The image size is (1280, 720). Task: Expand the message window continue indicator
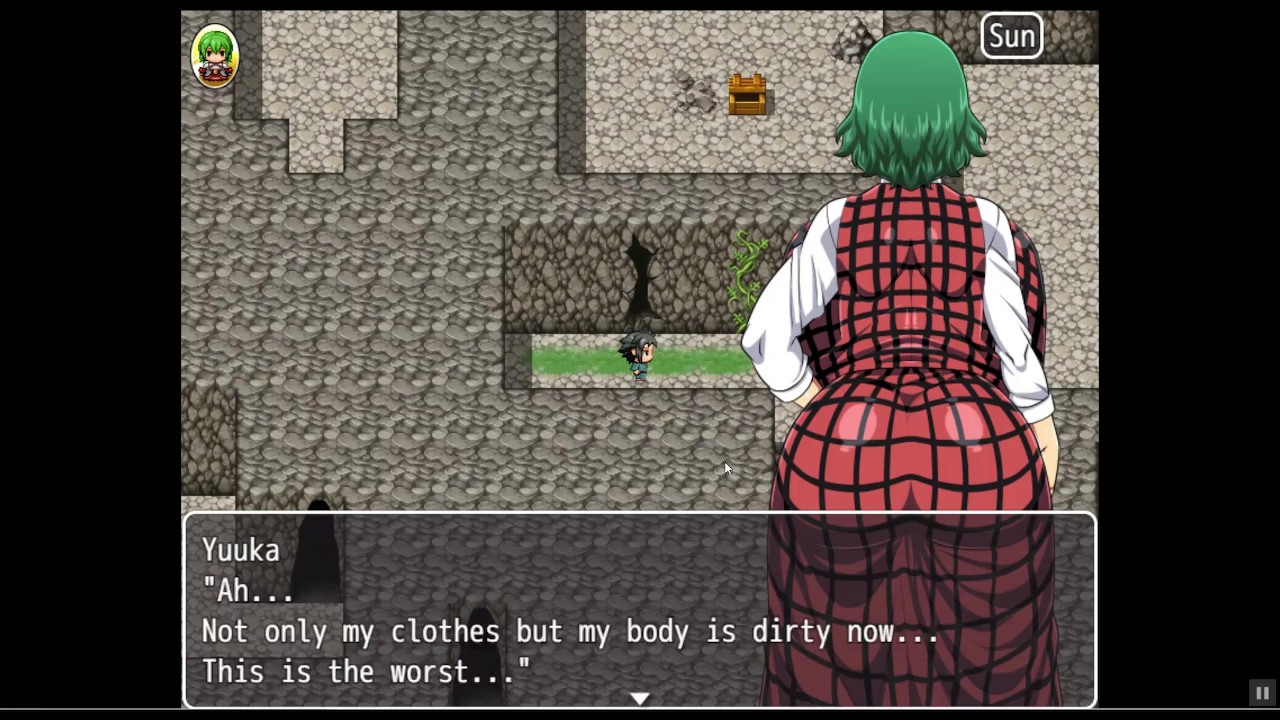(x=640, y=698)
